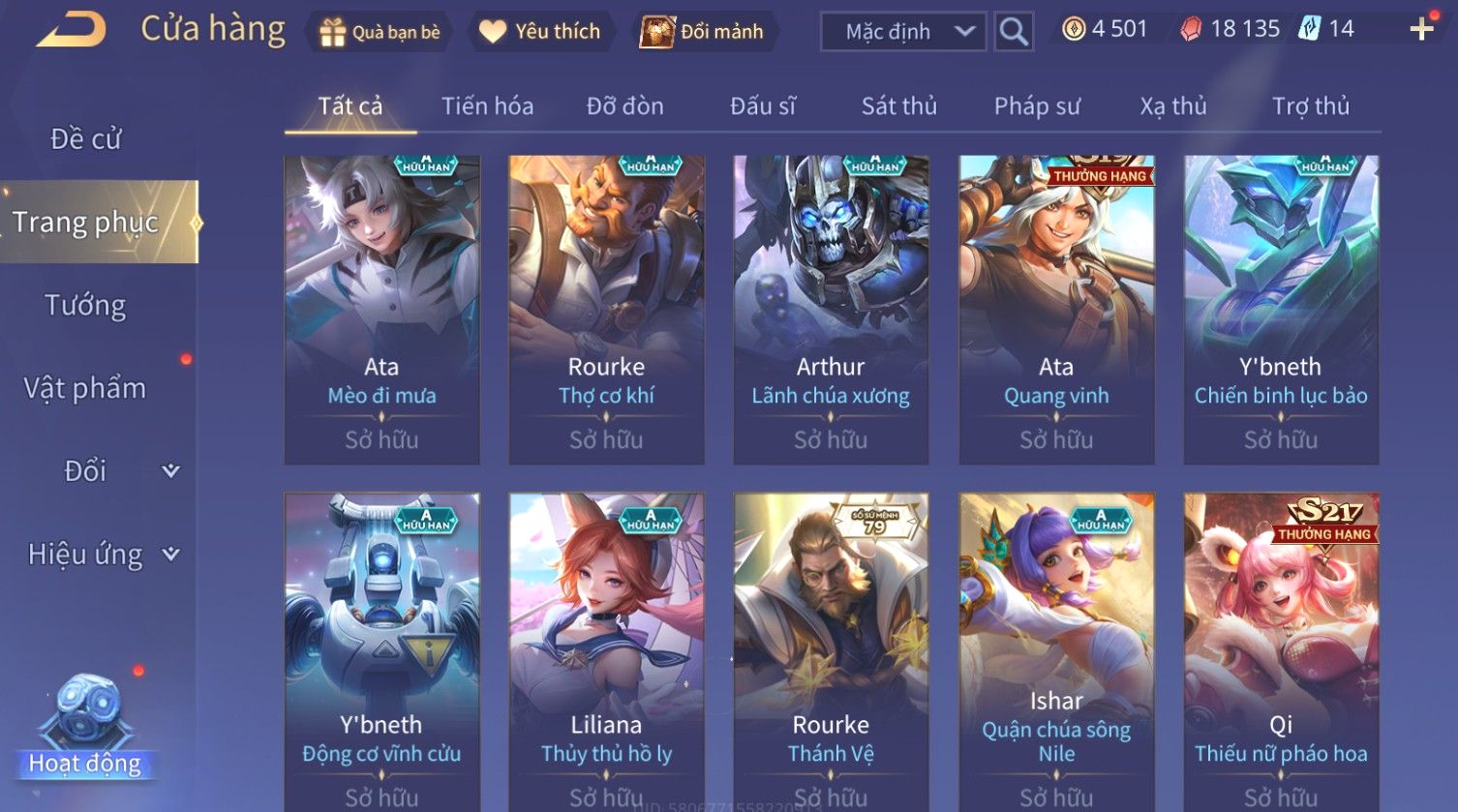Screen dimensions: 1458x812
Task: Select the Sát thủ category tab
Action: coord(898,106)
